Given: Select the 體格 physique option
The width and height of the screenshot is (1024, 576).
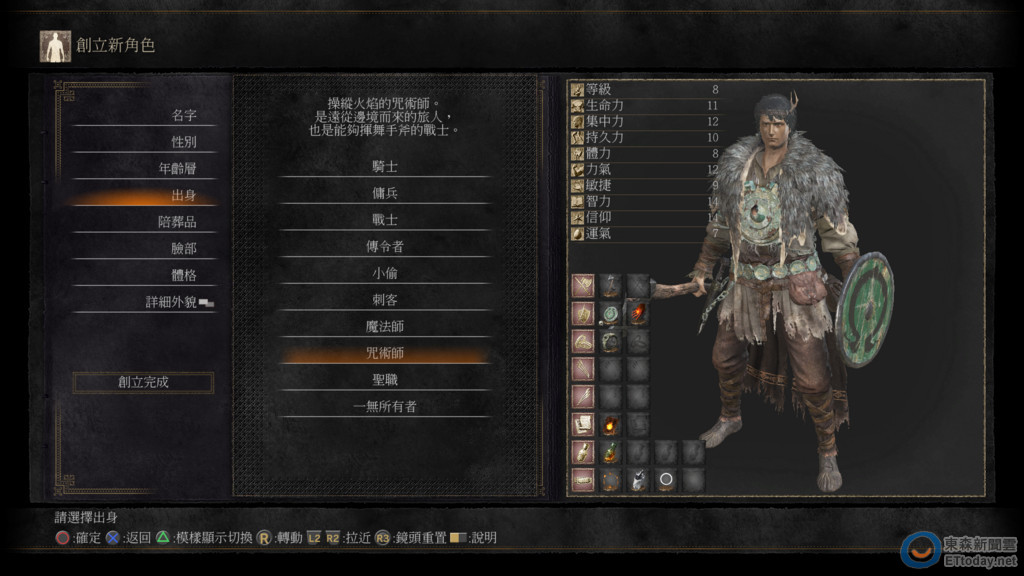Looking at the screenshot, I should click(183, 275).
